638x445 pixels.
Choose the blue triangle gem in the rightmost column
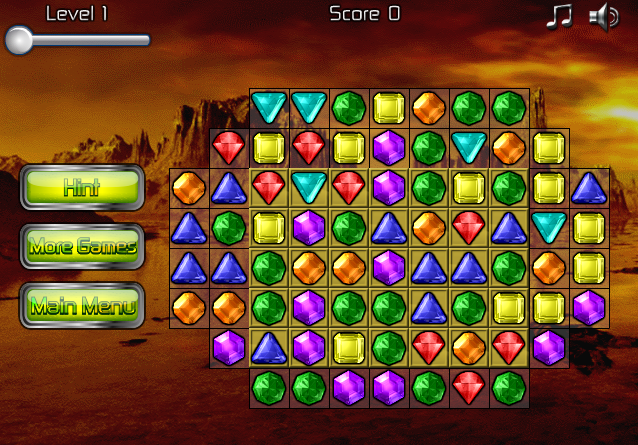[589, 187]
